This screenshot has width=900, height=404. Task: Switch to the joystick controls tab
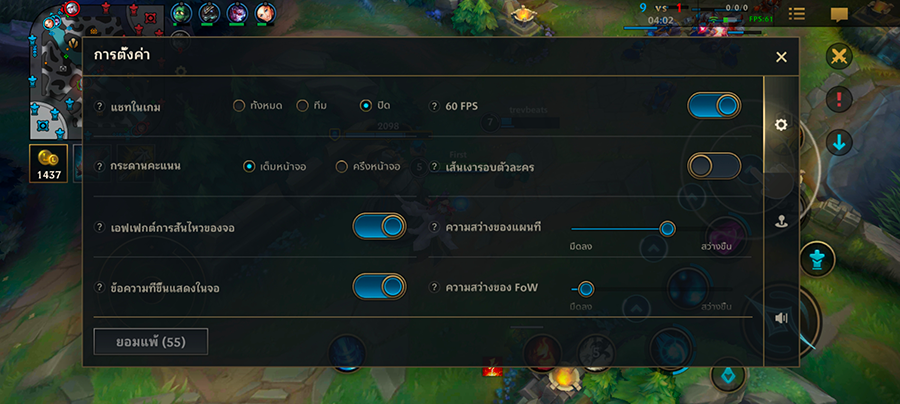781,222
